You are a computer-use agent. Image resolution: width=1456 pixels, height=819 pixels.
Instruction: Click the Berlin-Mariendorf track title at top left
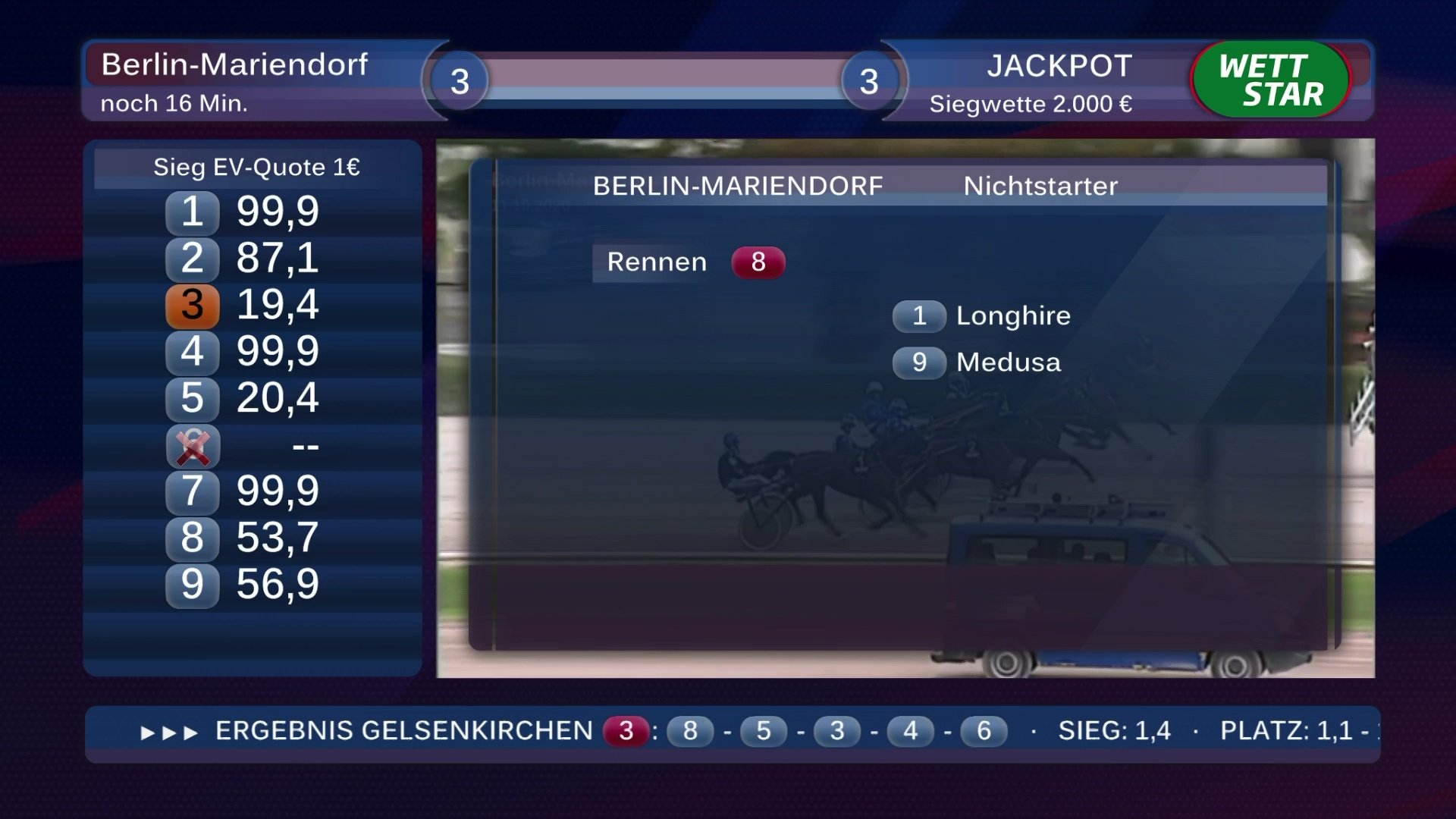click(x=234, y=65)
